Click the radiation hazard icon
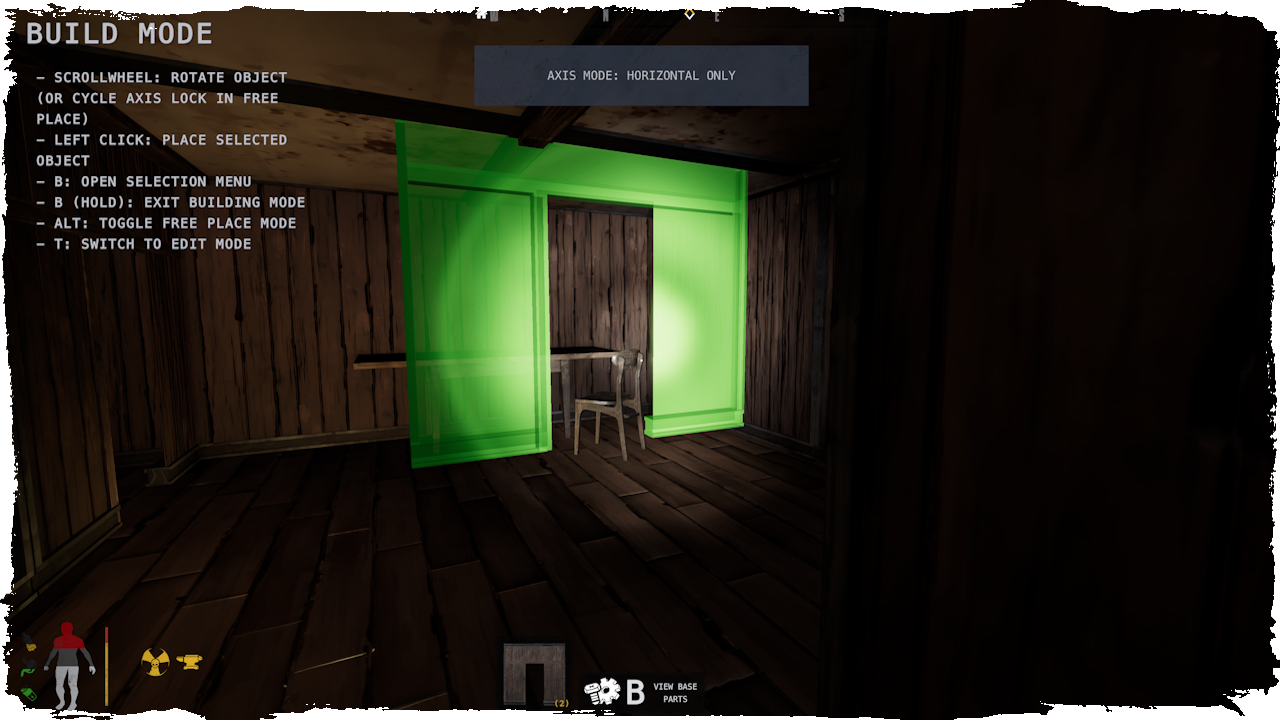The image size is (1280, 720). point(155,661)
